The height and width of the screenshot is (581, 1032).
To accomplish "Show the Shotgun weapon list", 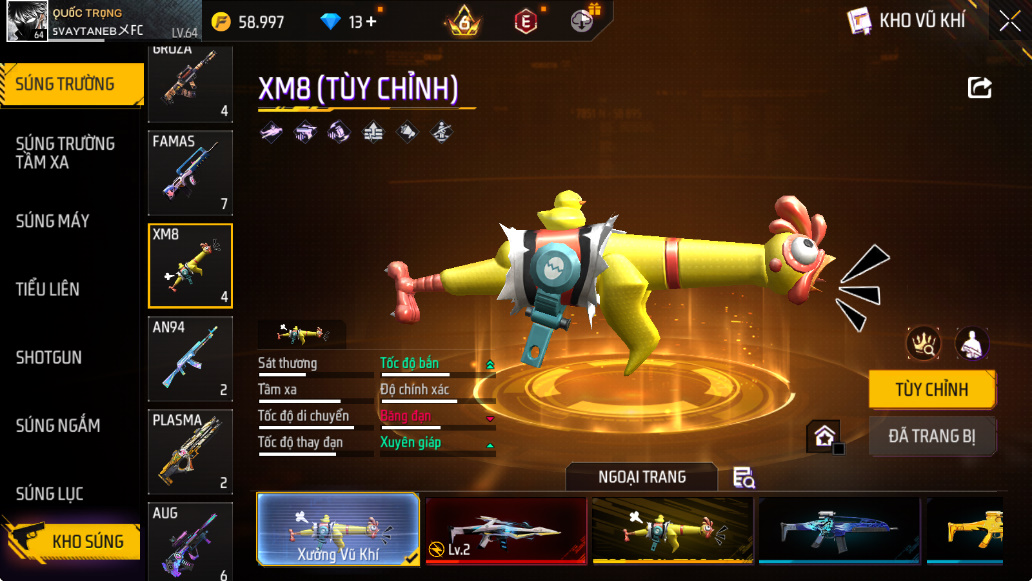I will click(x=49, y=357).
